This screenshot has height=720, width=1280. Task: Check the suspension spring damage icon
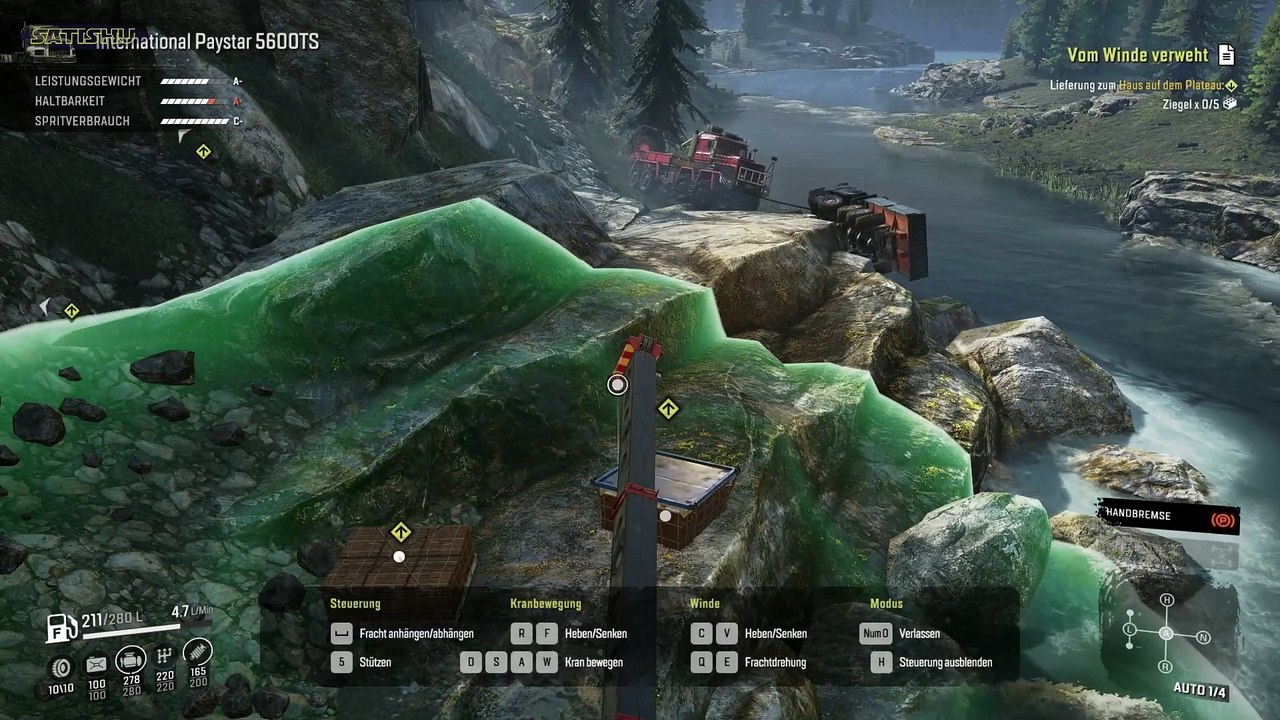[x=198, y=651]
